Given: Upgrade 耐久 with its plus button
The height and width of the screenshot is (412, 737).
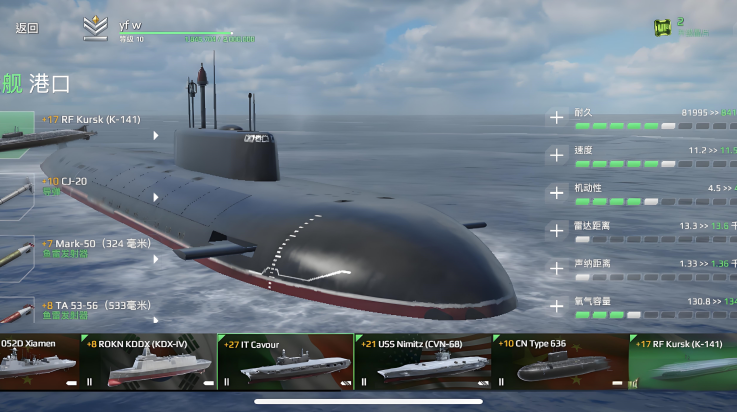Looking at the screenshot, I should 557,118.
